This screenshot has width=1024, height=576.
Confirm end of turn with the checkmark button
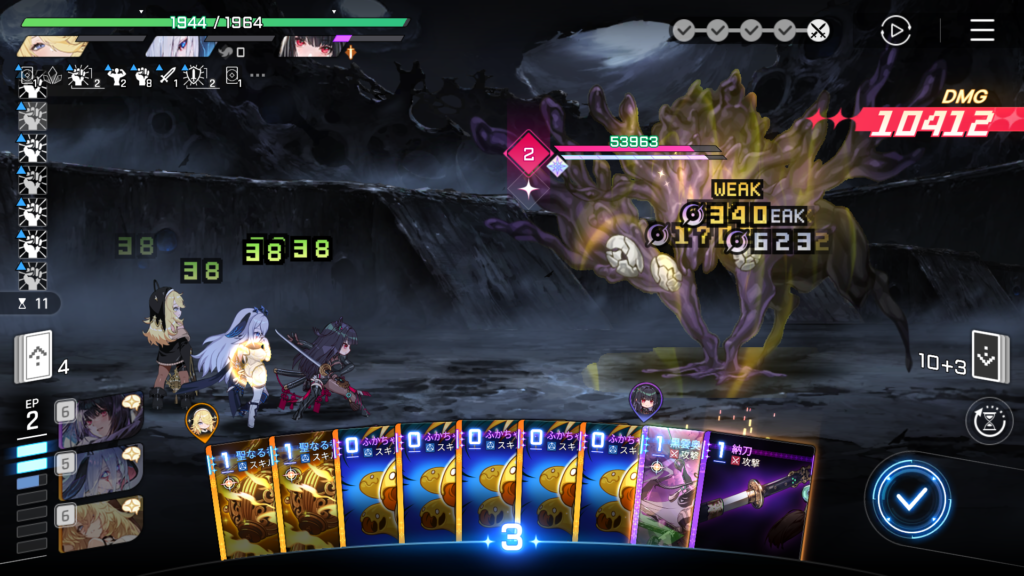point(909,499)
